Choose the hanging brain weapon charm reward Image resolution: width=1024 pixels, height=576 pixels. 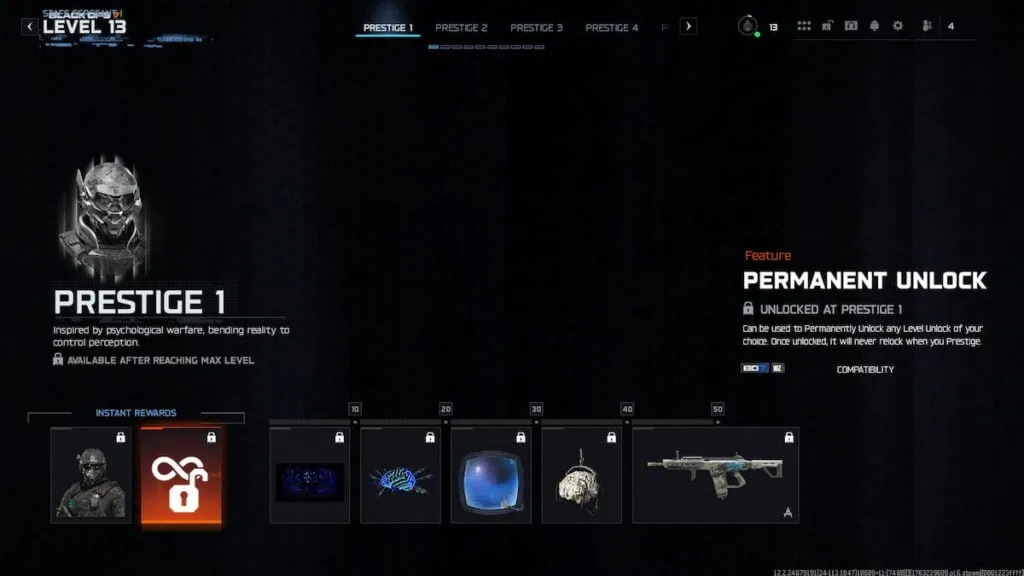[581, 476]
